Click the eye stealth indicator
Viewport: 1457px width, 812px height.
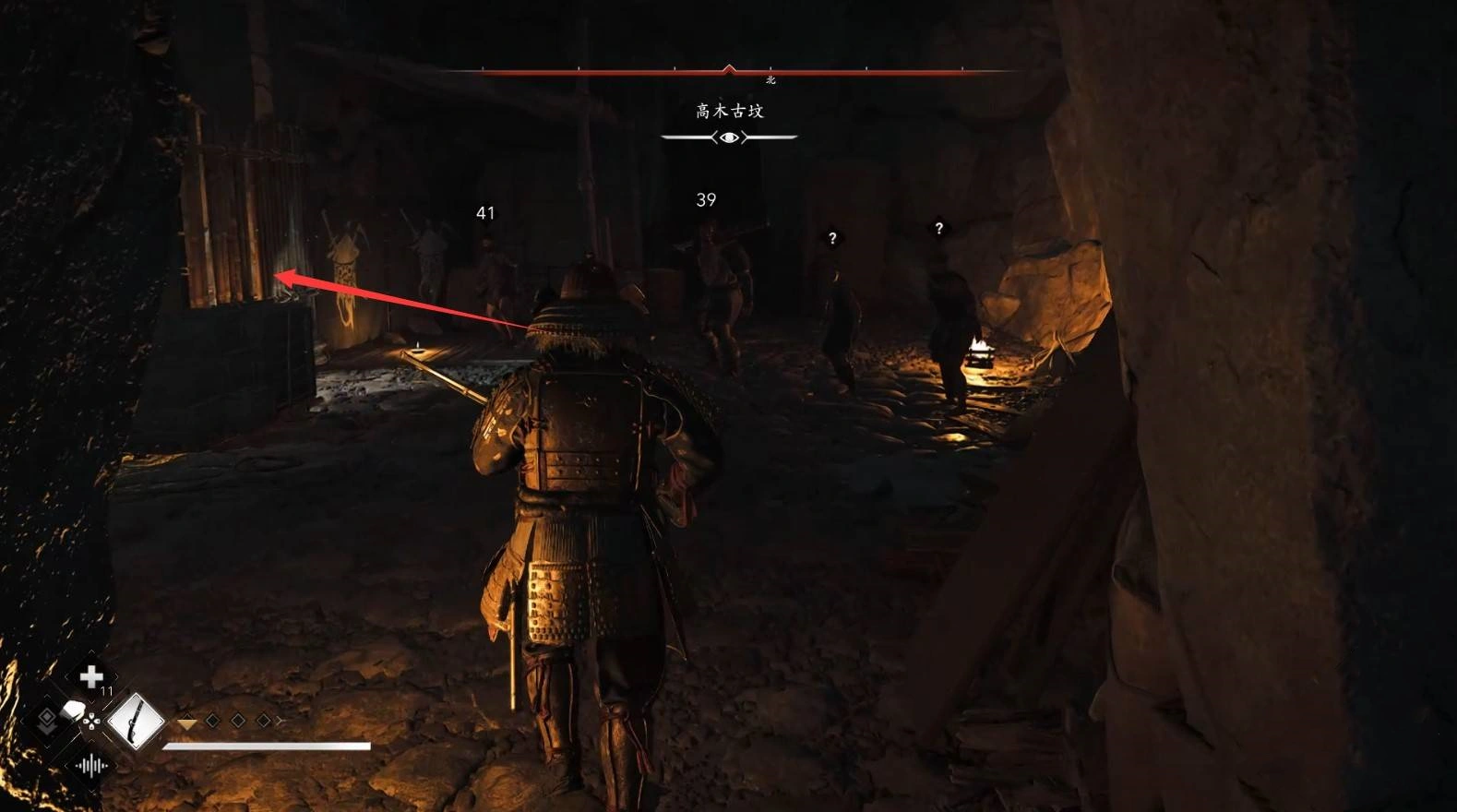729,137
